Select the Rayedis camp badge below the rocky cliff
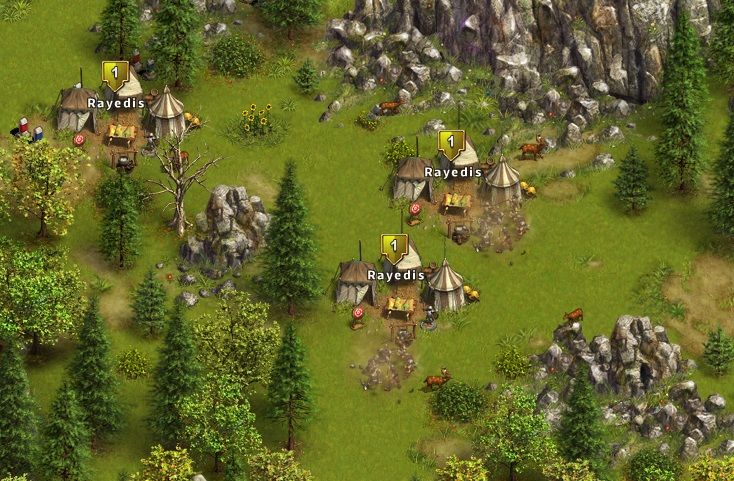Screen dimensions: 734x481 click(x=451, y=143)
